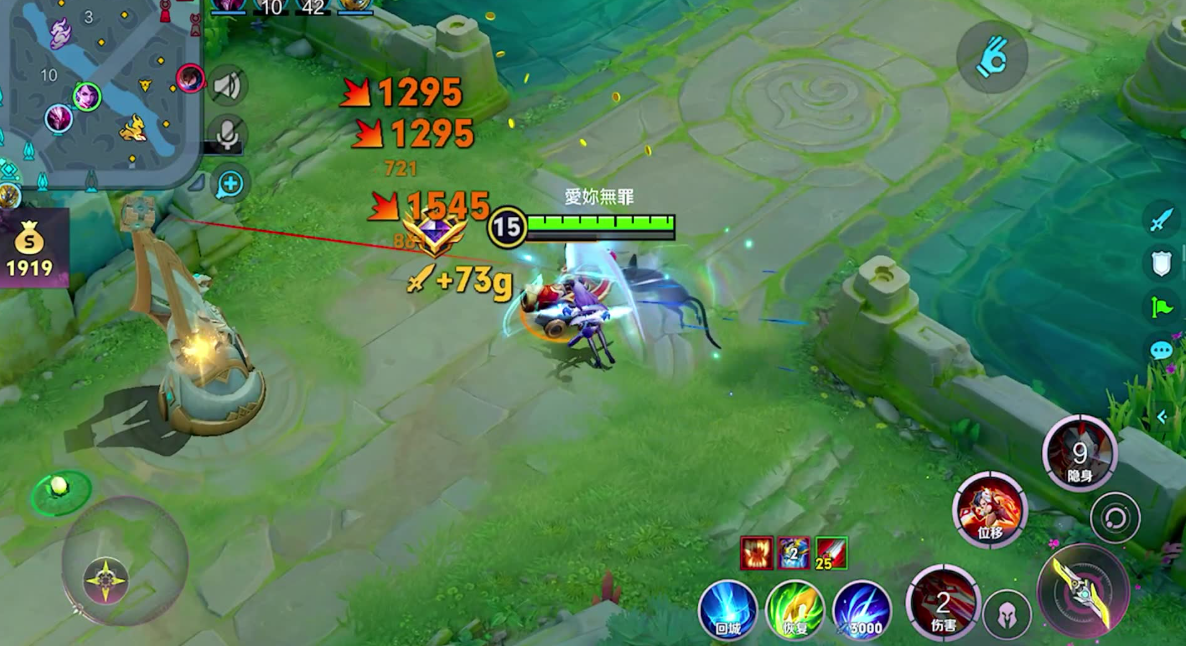Use the 位移 dash skill
The height and width of the screenshot is (646, 1186).
989,510
